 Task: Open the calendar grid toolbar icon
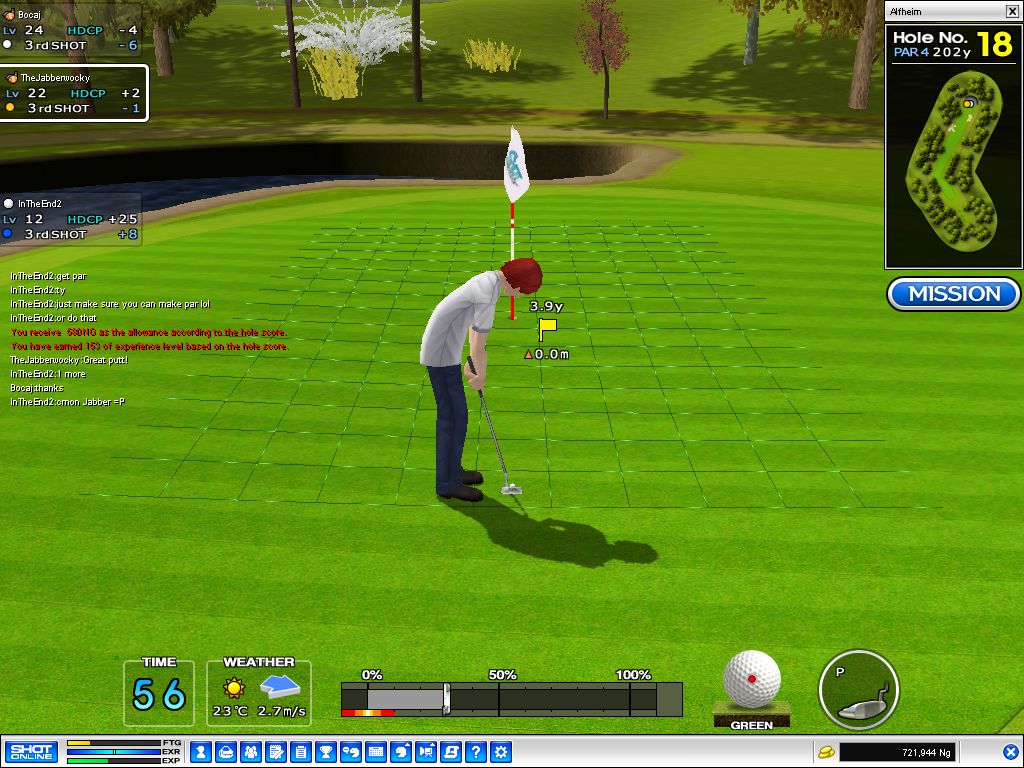tap(376, 751)
